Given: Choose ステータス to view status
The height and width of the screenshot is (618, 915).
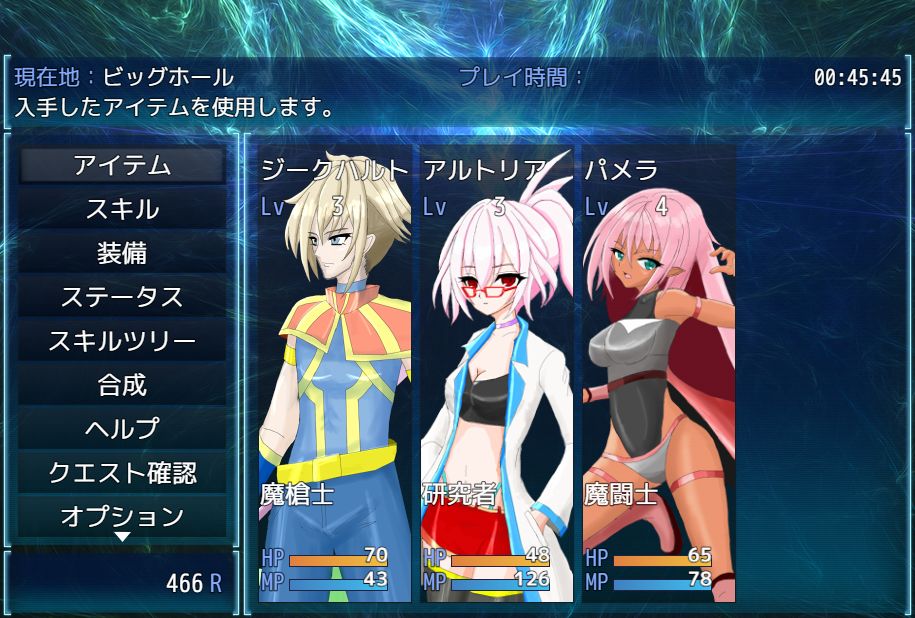Looking at the screenshot, I should click(122, 298).
